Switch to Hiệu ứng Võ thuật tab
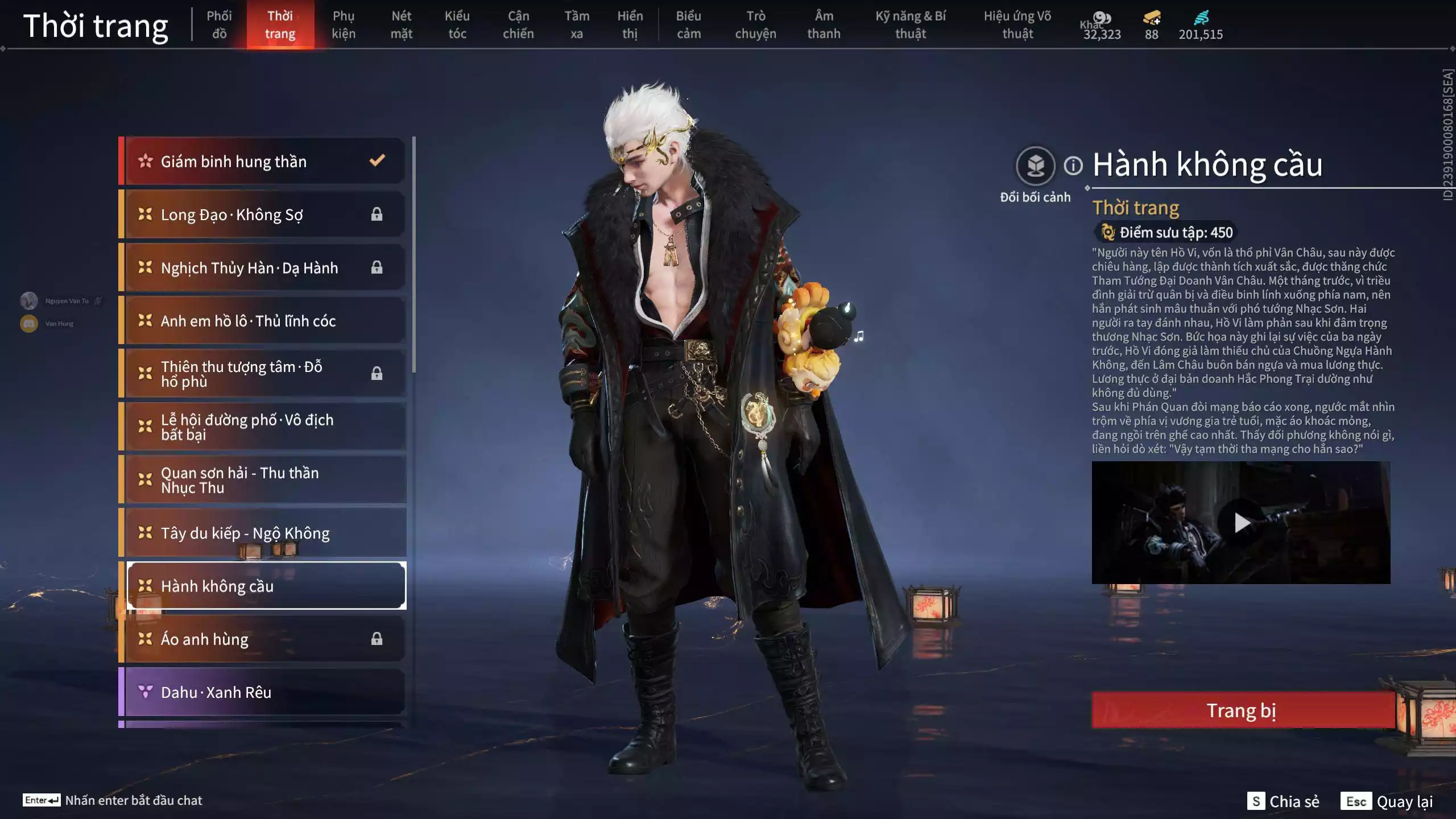 (1017, 24)
